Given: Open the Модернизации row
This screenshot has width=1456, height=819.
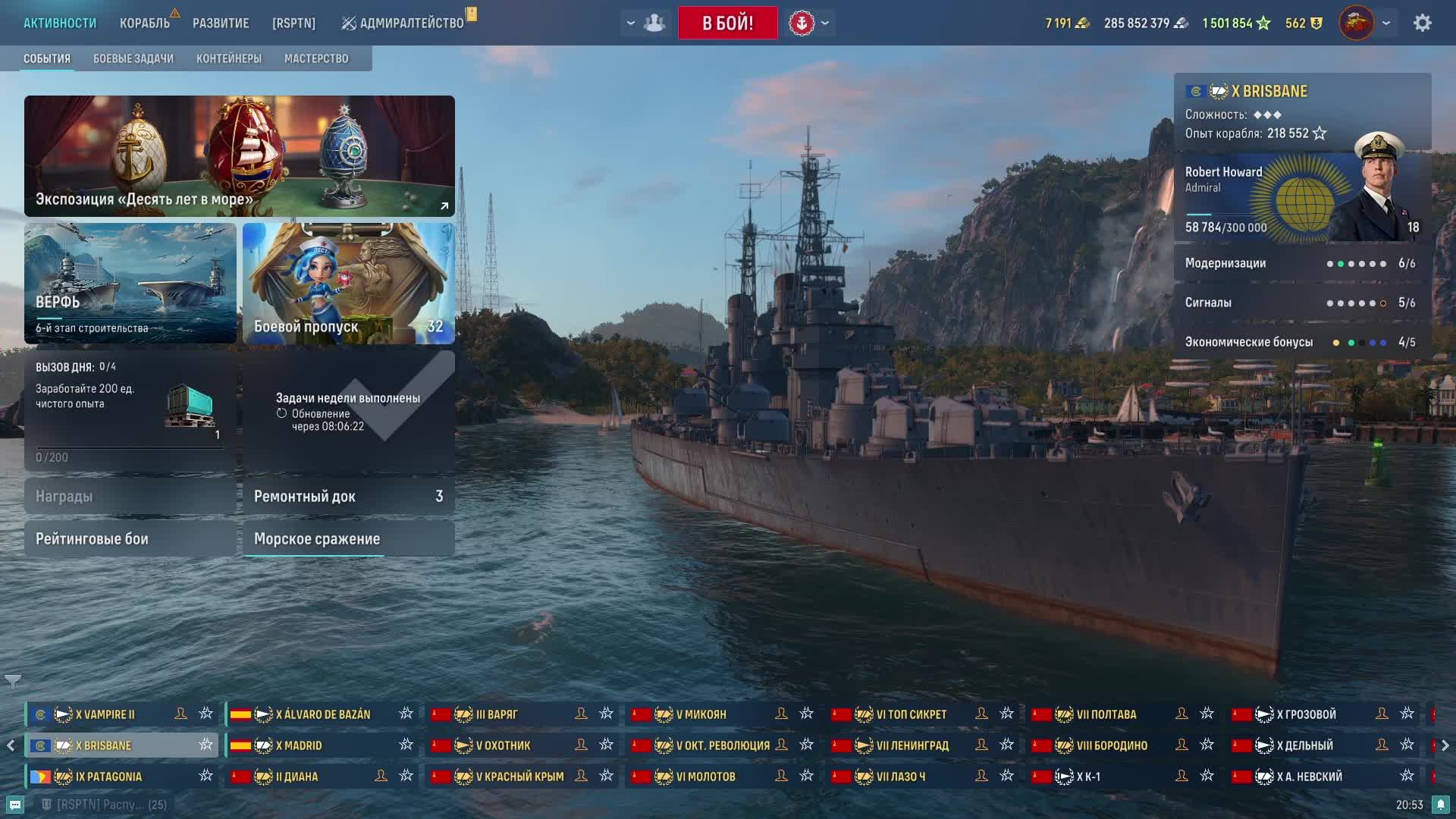Looking at the screenshot, I should pyautogui.click(x=1301, y=263).
